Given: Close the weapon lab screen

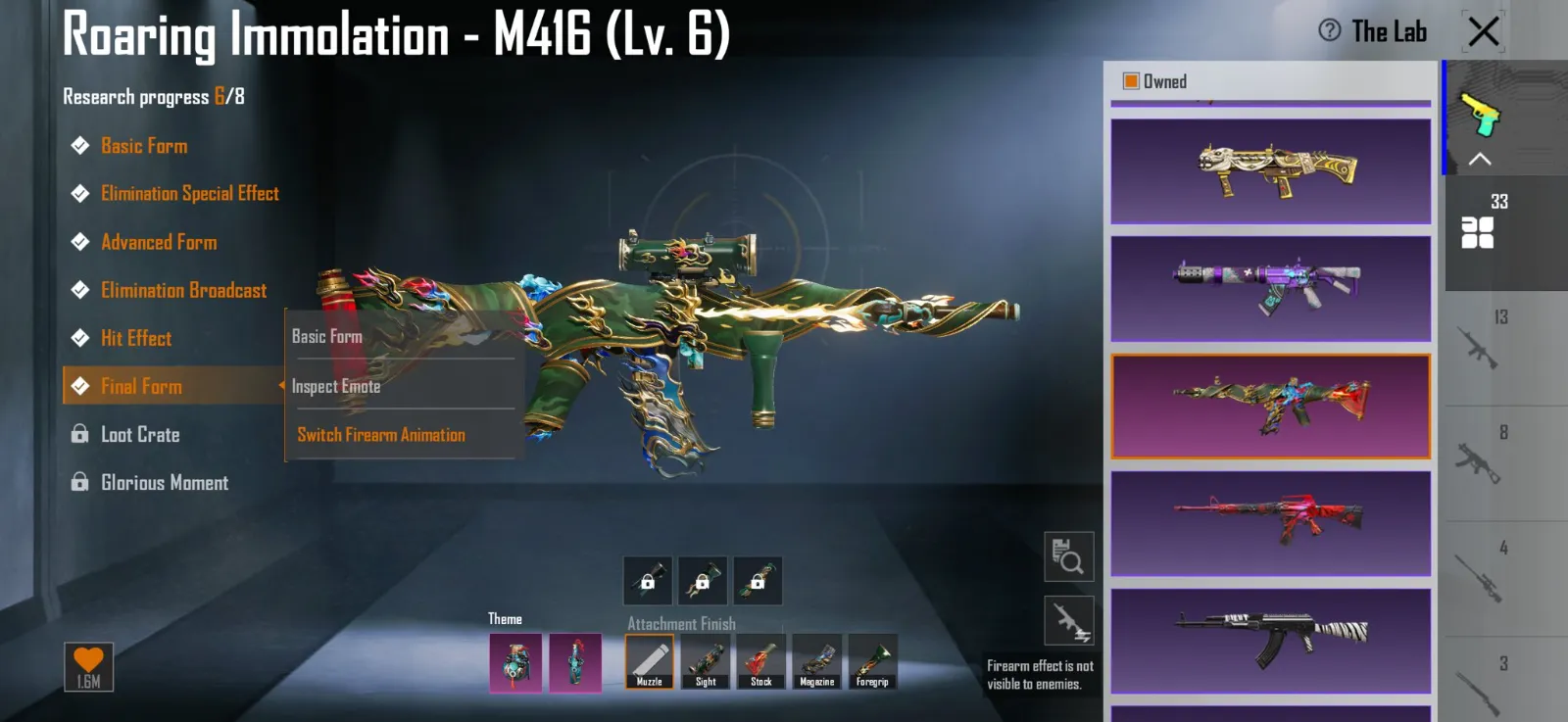Looking at the screenshot, I should (1484, 31).
